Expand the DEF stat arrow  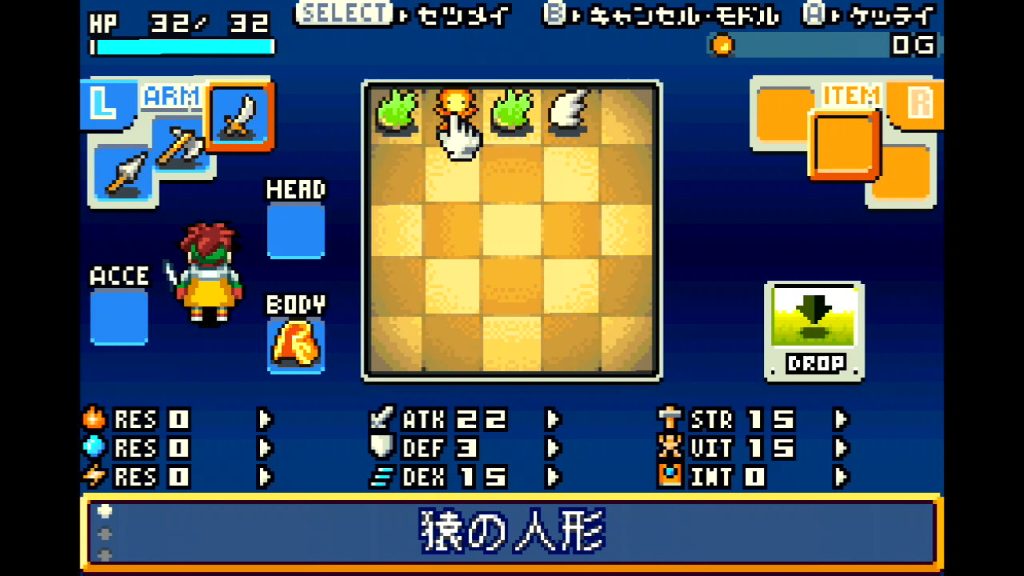pyautogui.click(x=552, y=448)
